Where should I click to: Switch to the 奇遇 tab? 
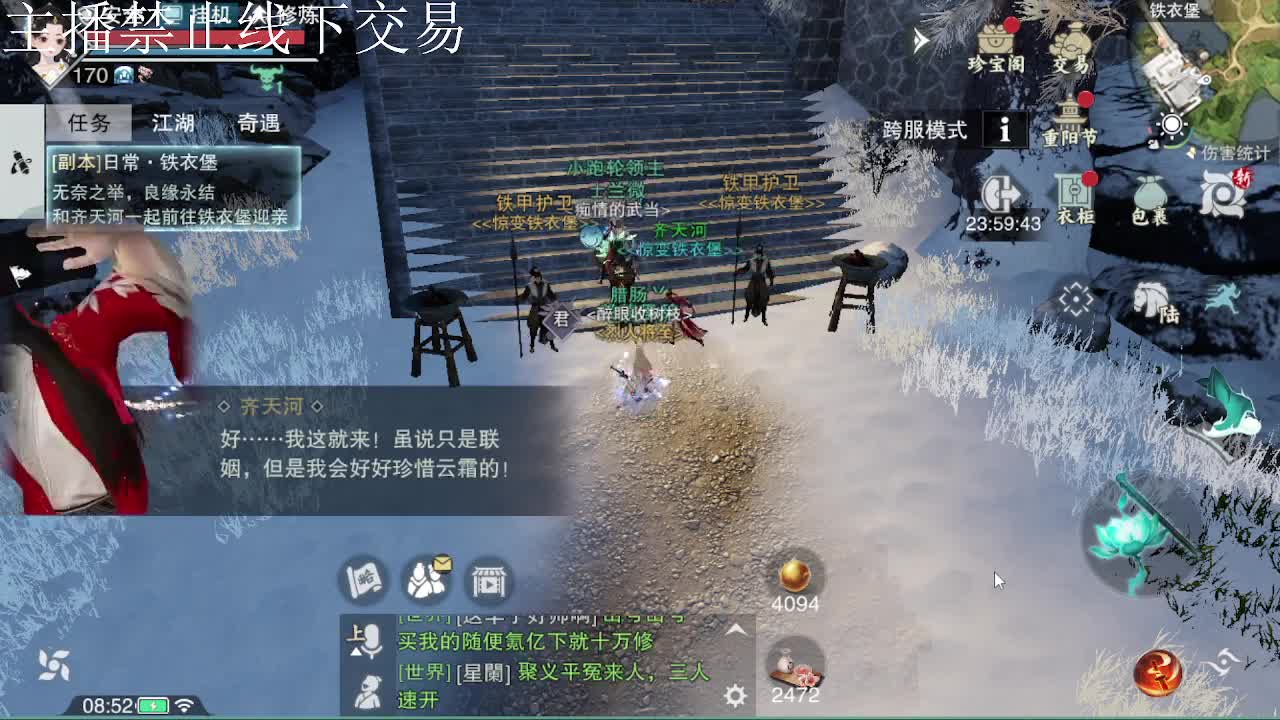pos(258,120)
